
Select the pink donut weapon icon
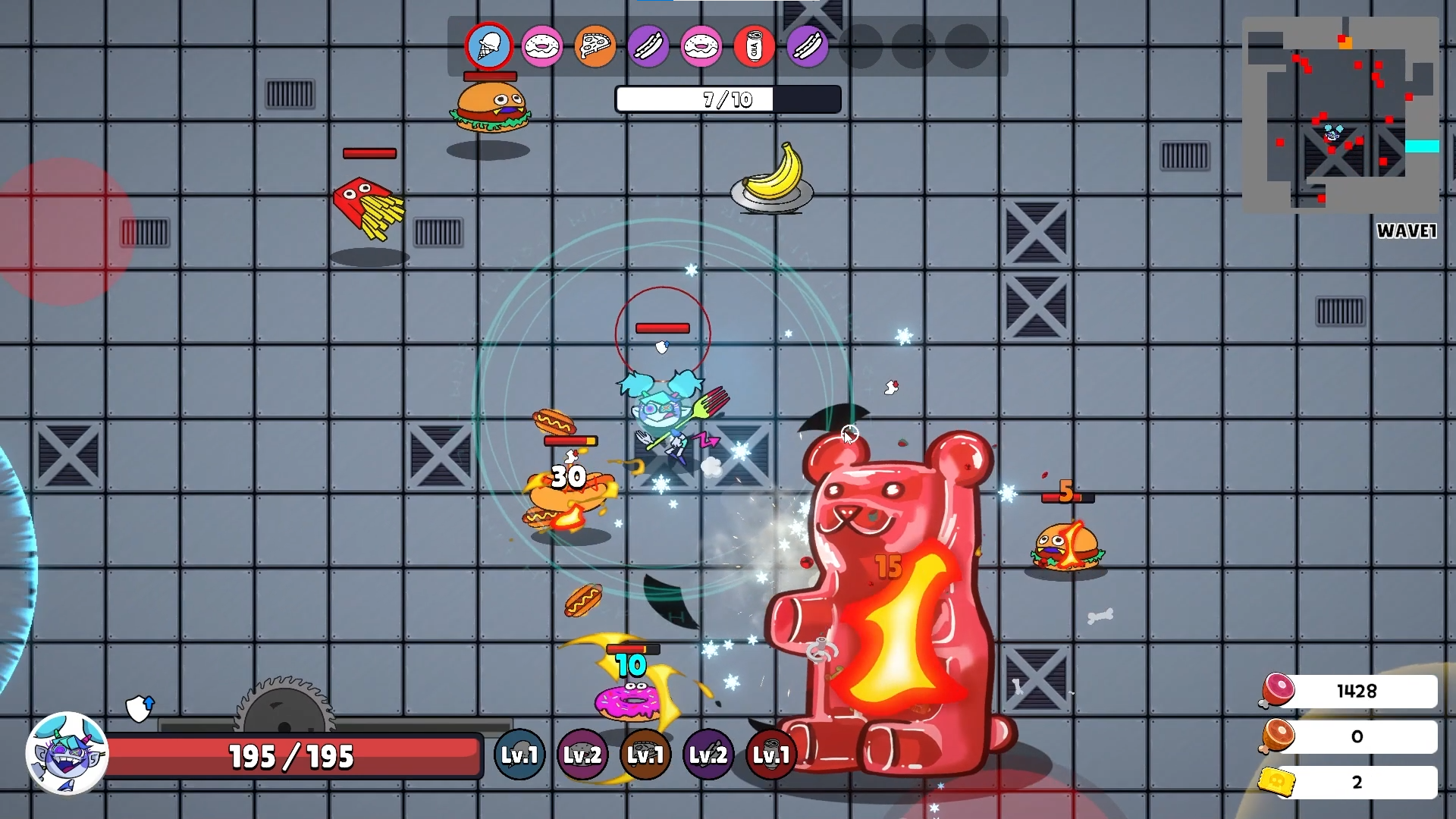(542, 46)
